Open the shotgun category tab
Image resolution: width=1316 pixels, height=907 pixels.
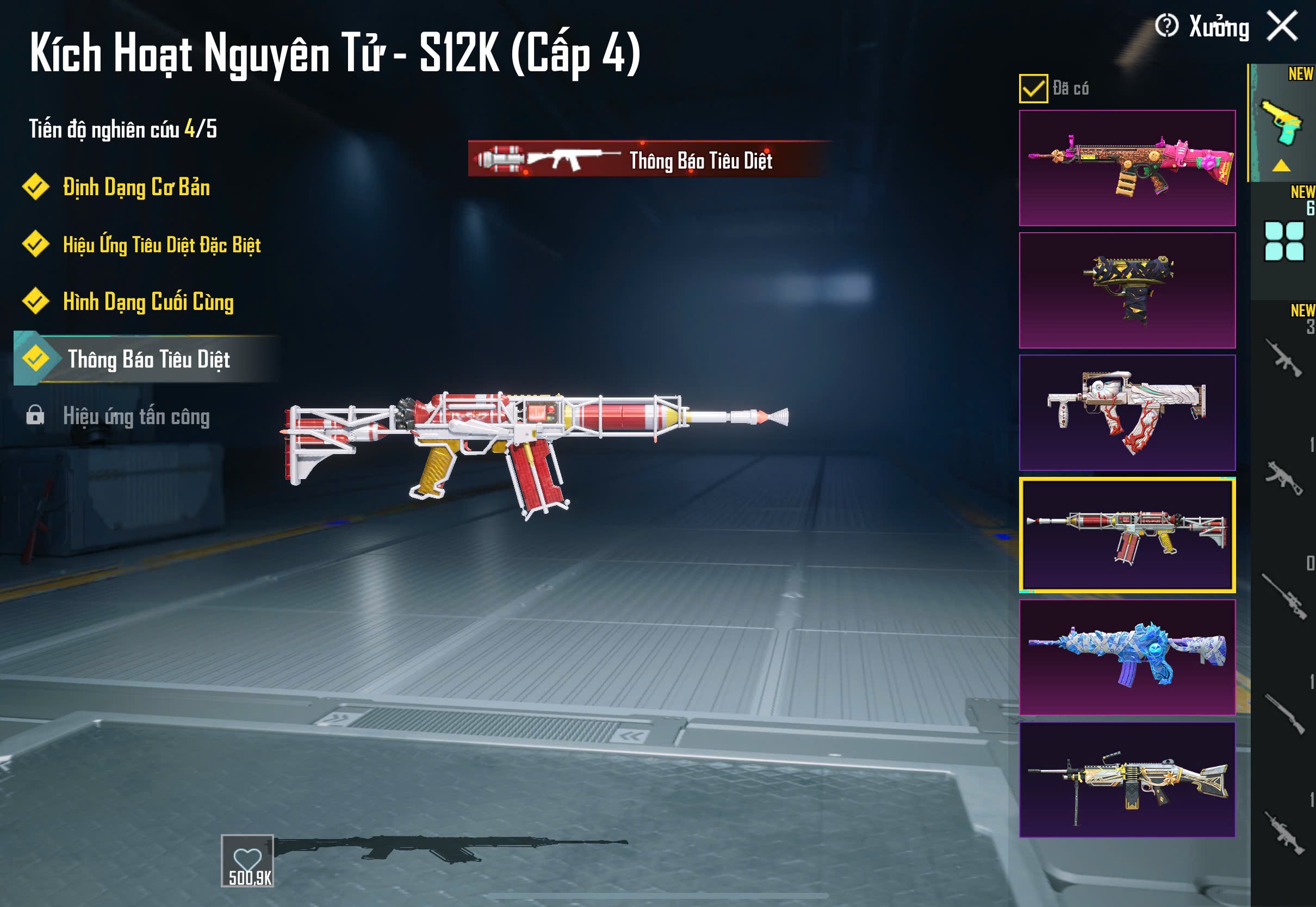[x=1283, y=714]
